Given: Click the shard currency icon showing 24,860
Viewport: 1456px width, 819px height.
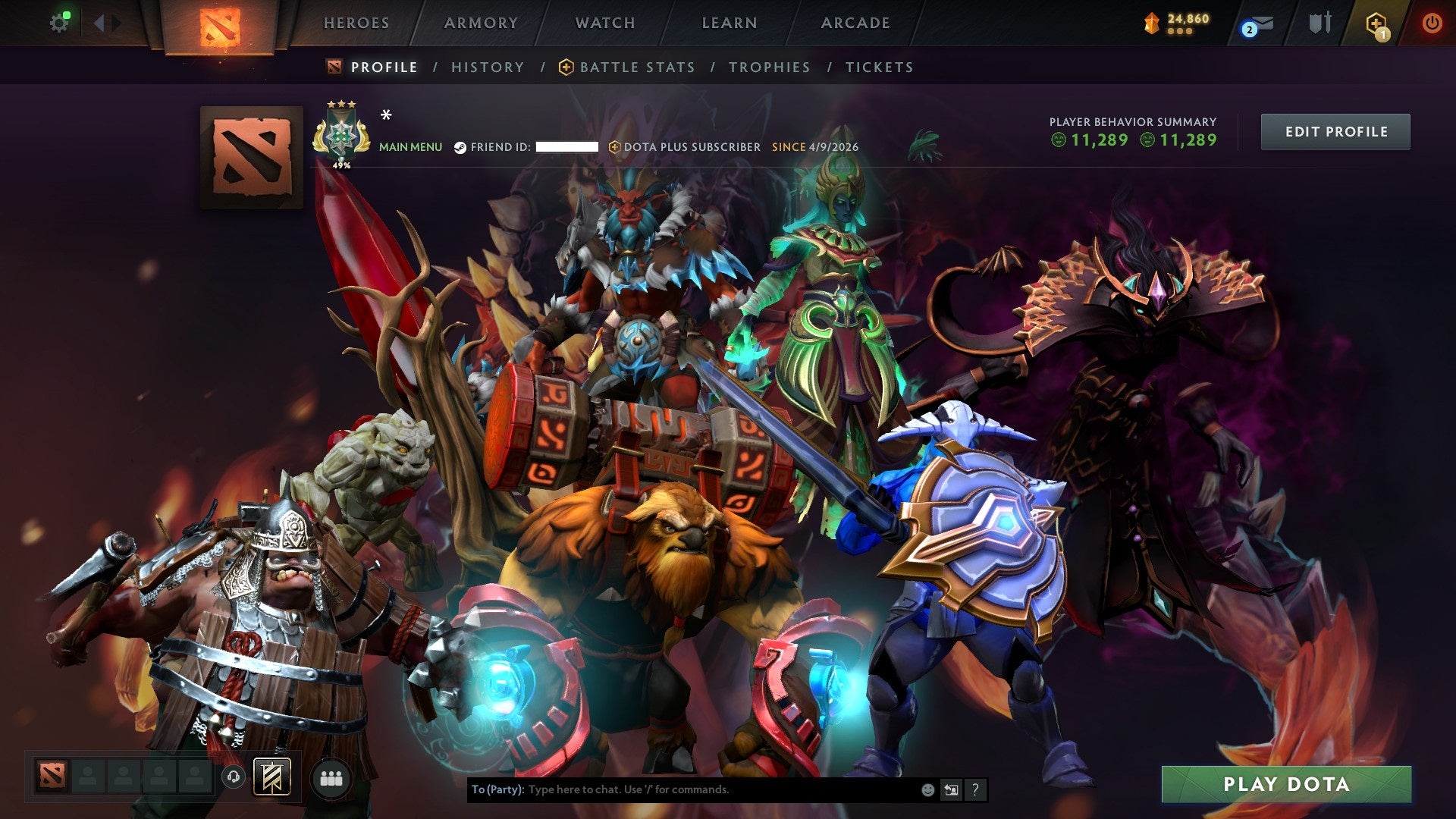Looking at the screenshot, I should click(1153, 23).
